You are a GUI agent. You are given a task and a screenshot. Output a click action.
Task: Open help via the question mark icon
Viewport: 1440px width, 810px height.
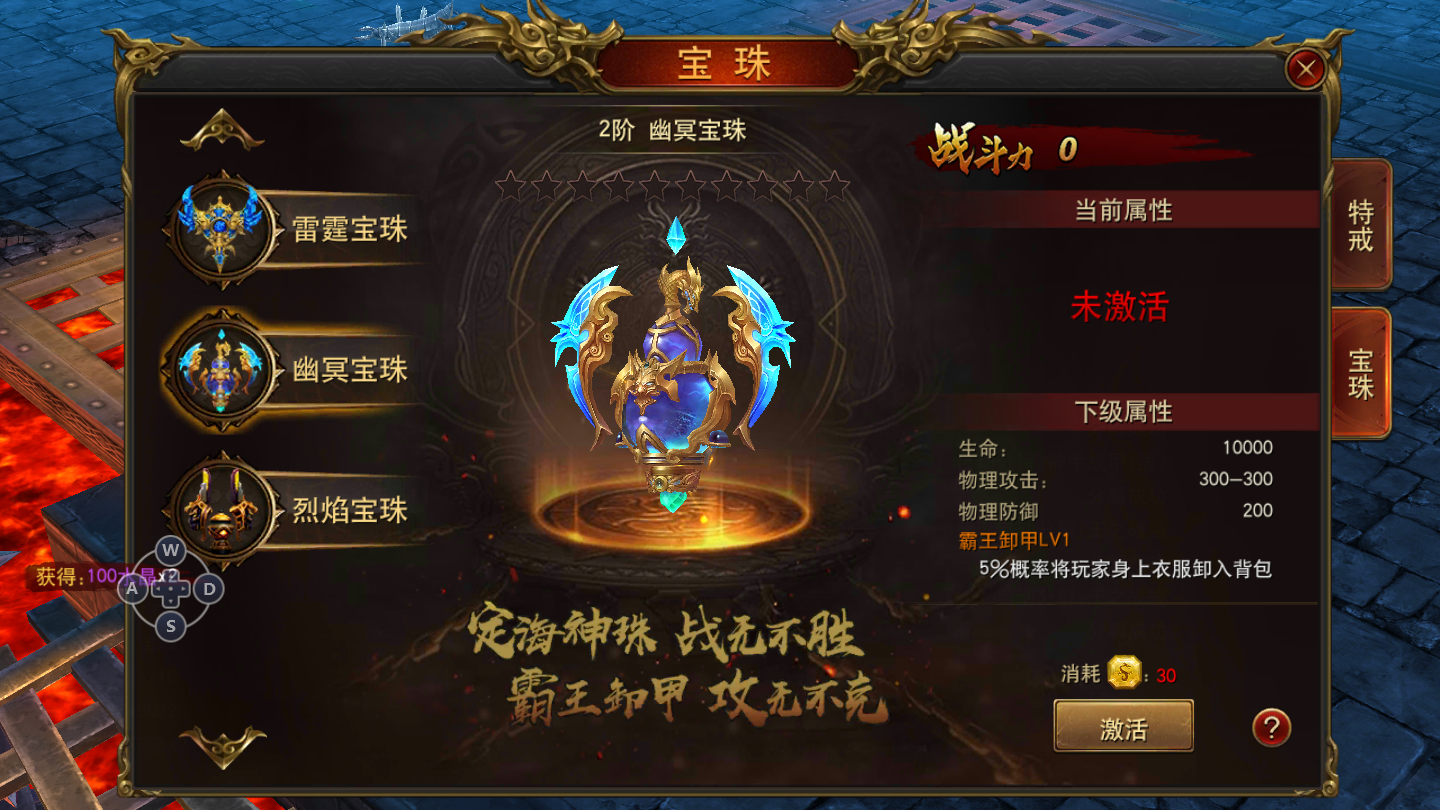(1270, 726)
